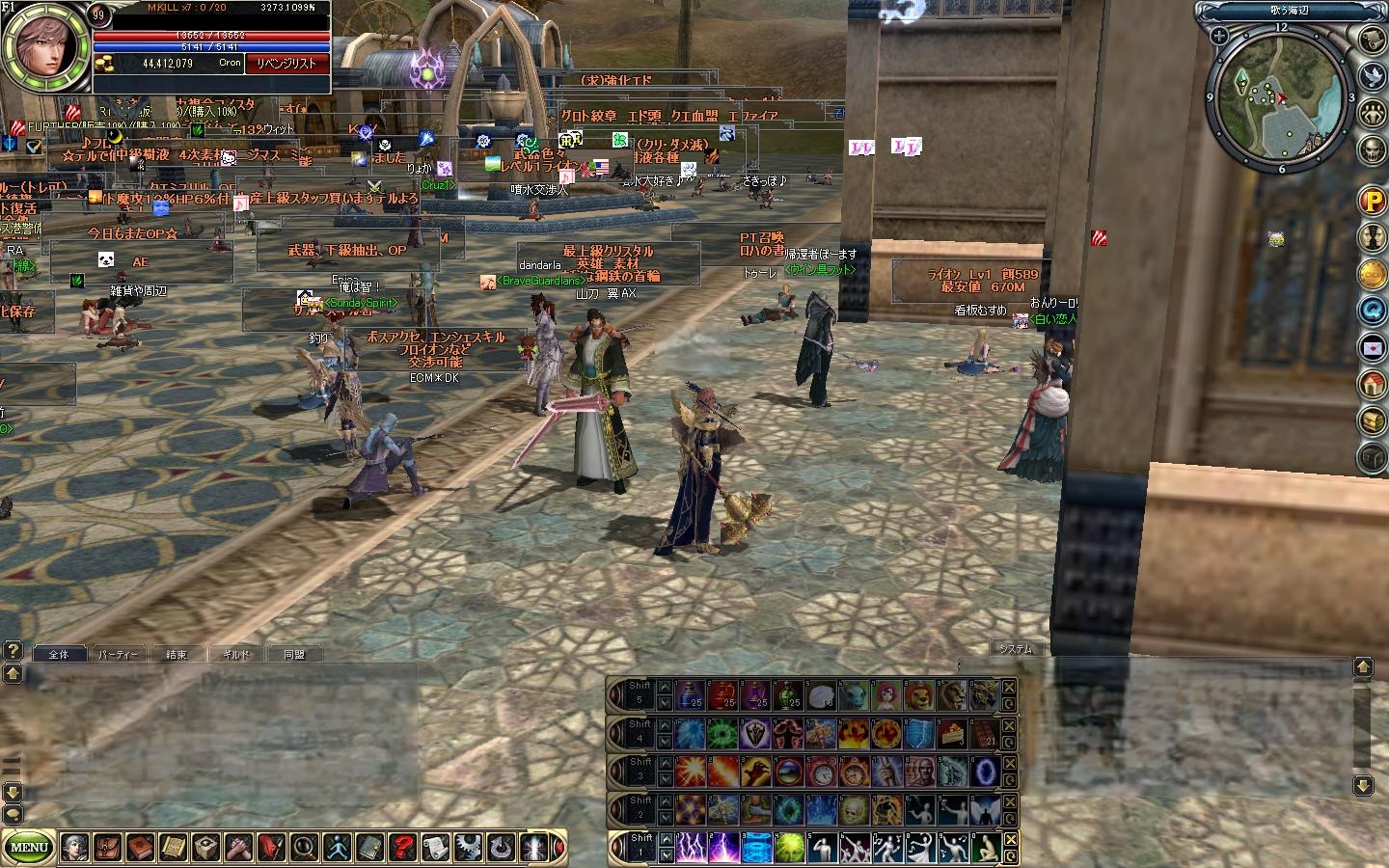
Task: Select the ギルド chat tab
Action: click(235, 654)
